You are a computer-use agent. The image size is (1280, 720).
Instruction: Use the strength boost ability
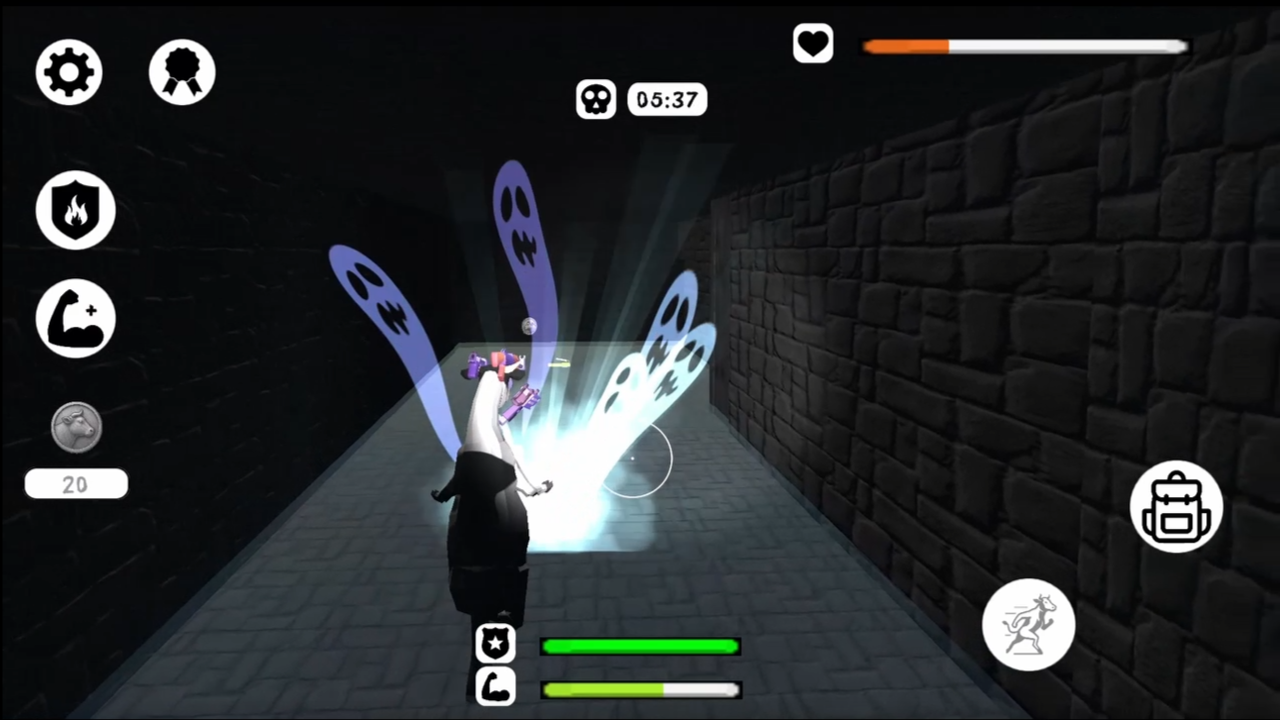[75, 317]
